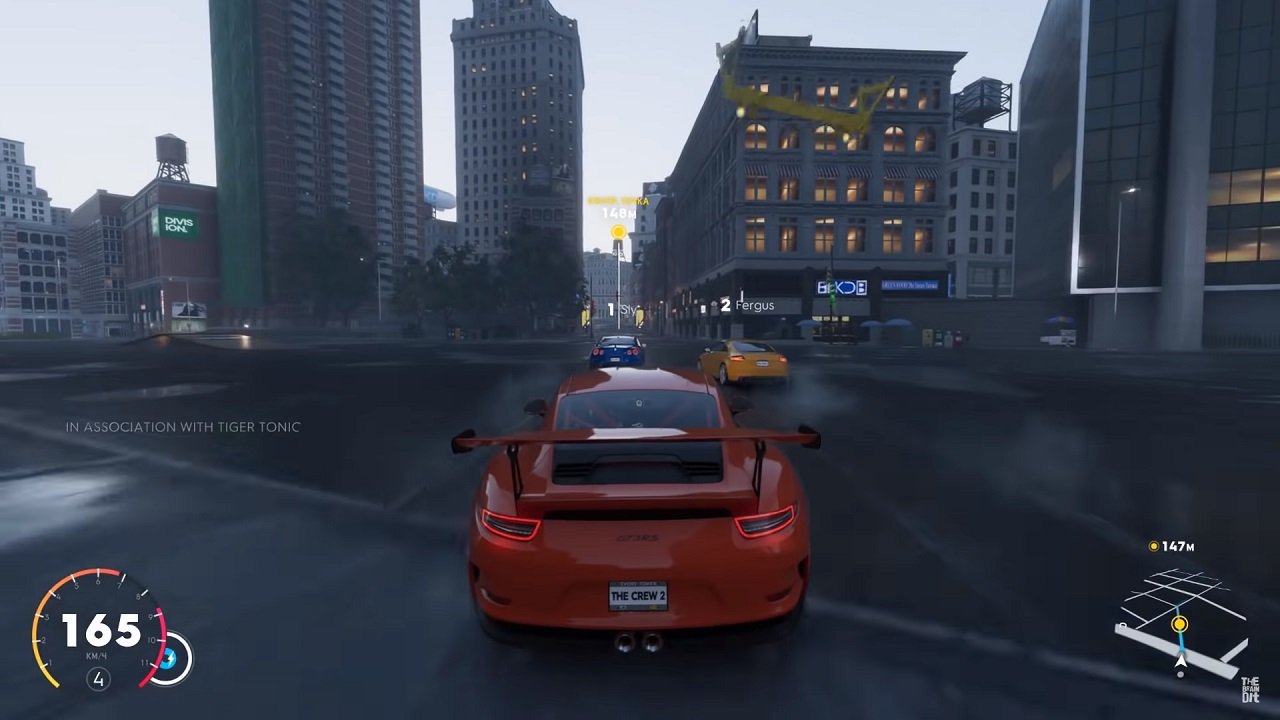Click the THE BRAIN DIT watermark

(1250, 689)
